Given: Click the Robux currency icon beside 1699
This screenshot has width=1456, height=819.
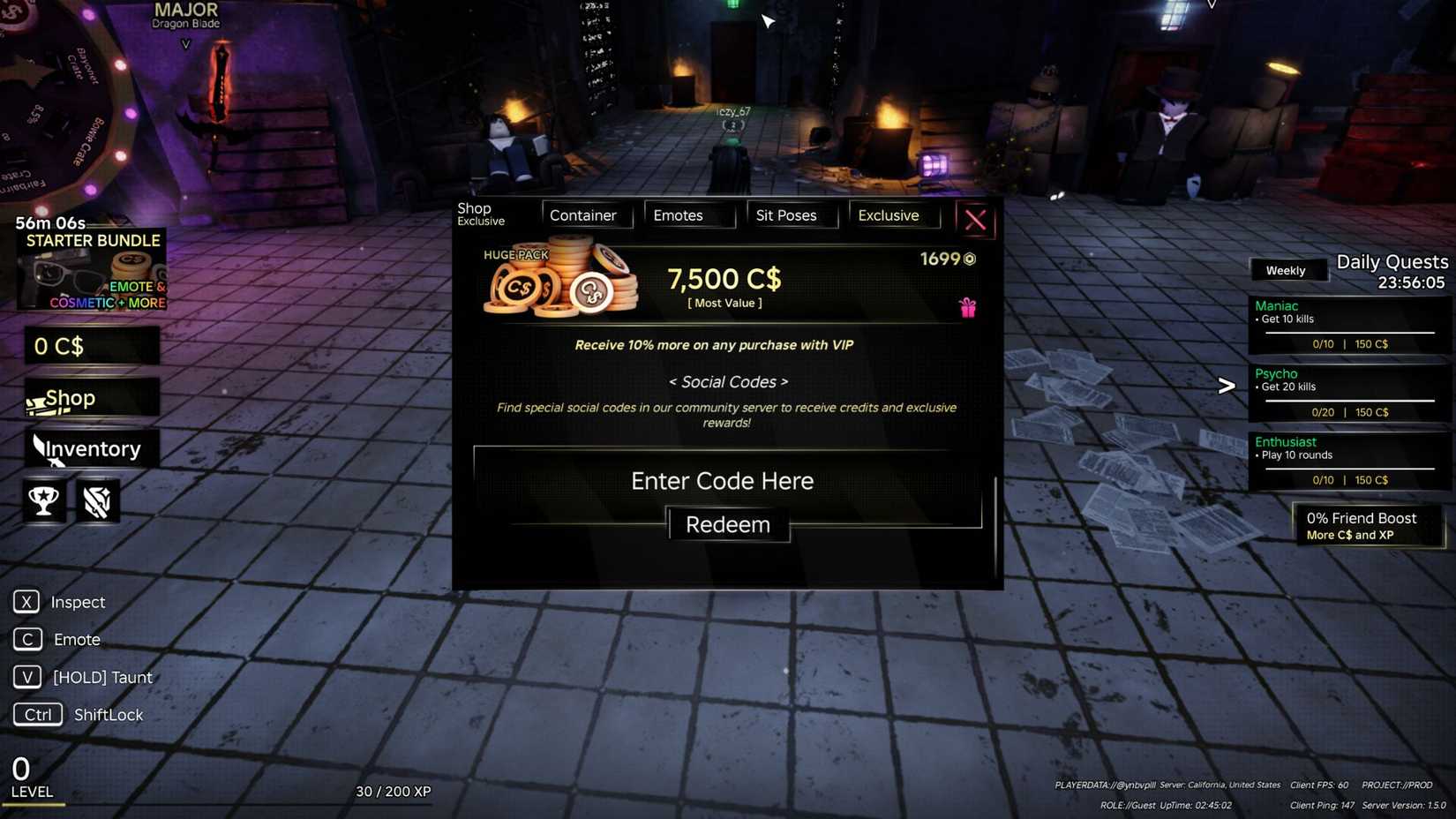Looking at the screenshot, I should point(969,259).
